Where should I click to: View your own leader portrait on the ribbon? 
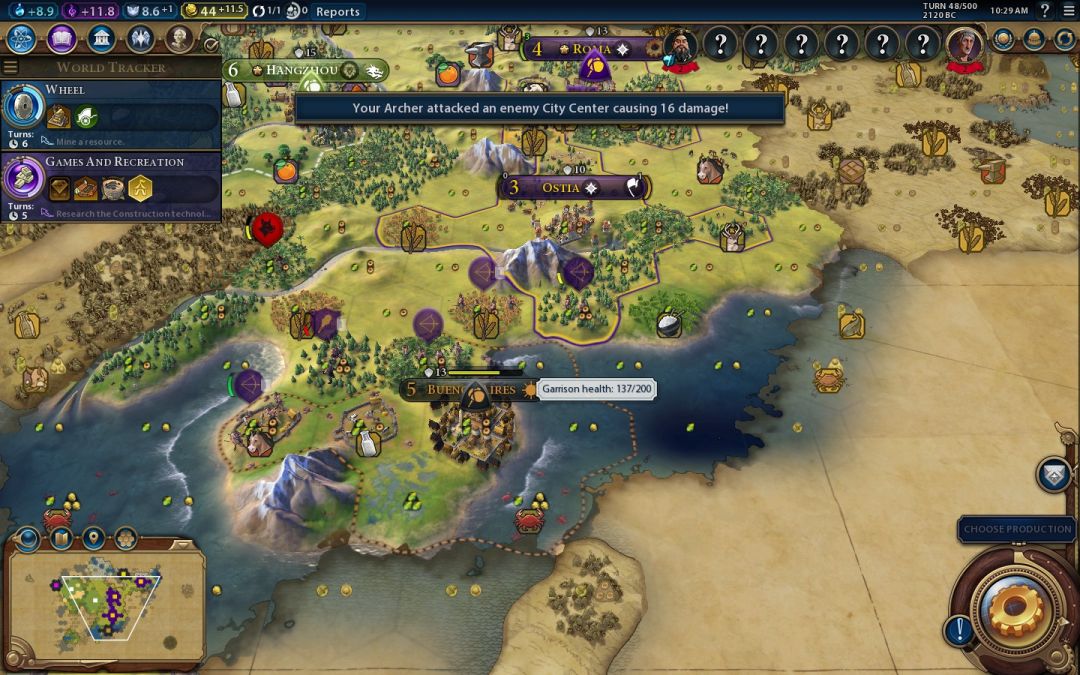pos(965,45)
